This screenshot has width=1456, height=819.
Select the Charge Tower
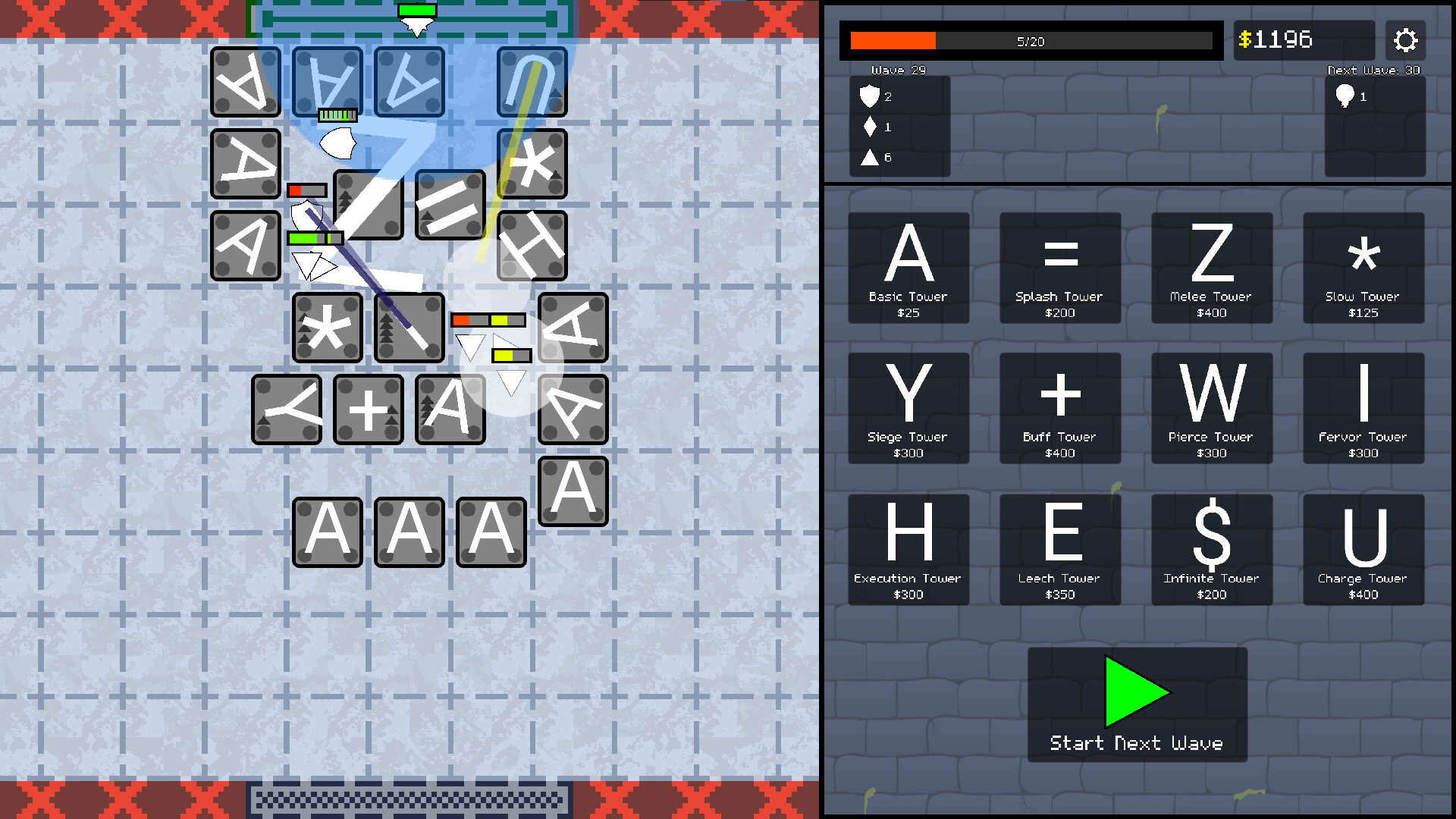pos(1363,549)
